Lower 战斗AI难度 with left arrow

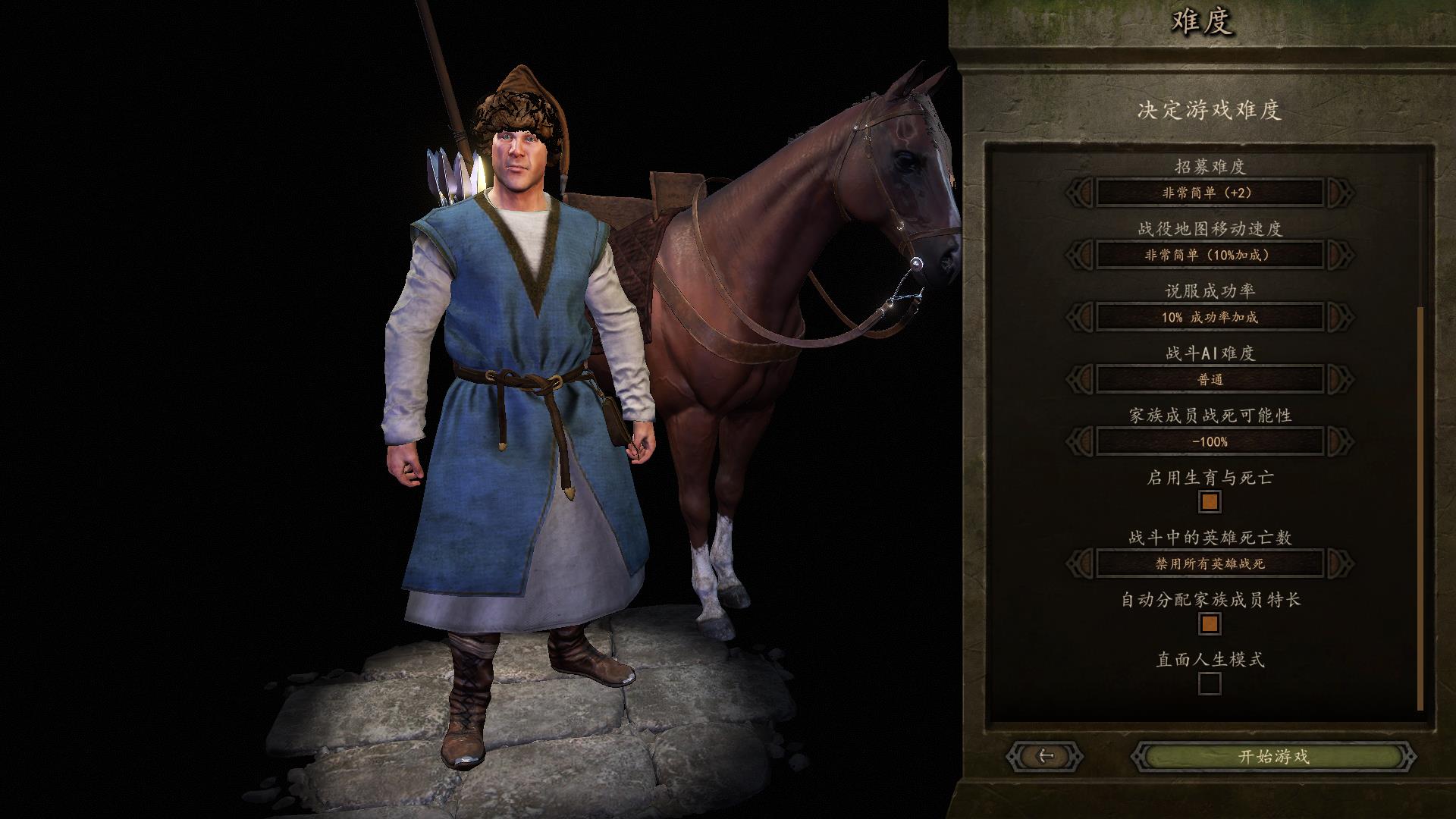pos(1080,379)
